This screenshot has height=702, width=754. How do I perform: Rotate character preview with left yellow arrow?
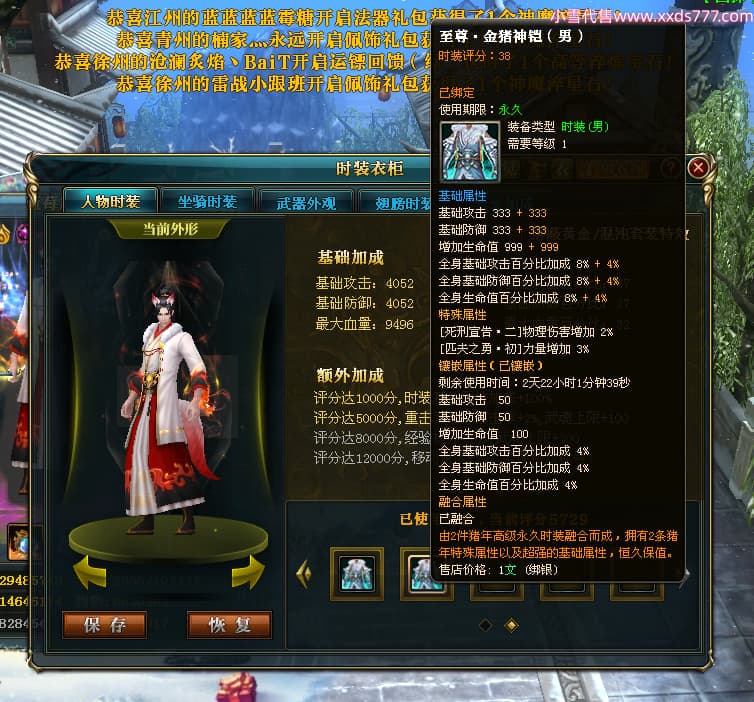[89, 572]
